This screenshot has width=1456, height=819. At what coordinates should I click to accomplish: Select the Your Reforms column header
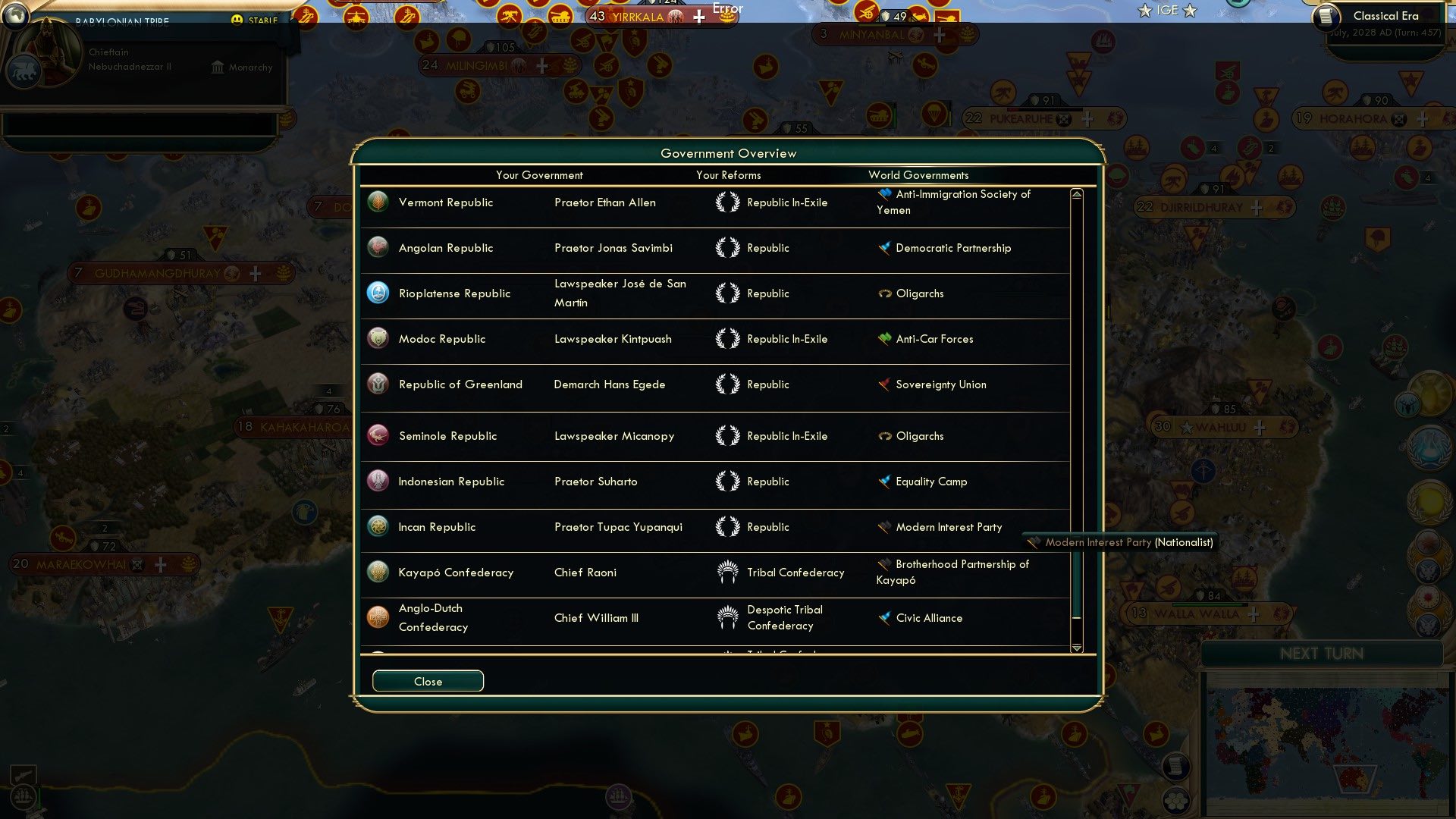pos(729,175)
